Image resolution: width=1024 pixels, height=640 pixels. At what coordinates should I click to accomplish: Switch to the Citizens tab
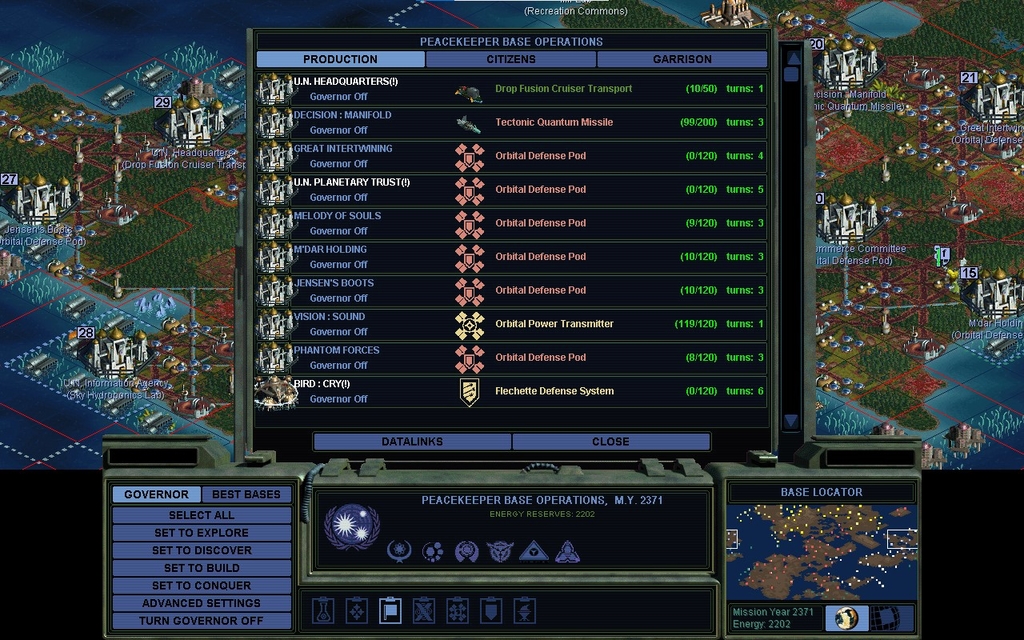pyautogui.click(x=511, y=59)
